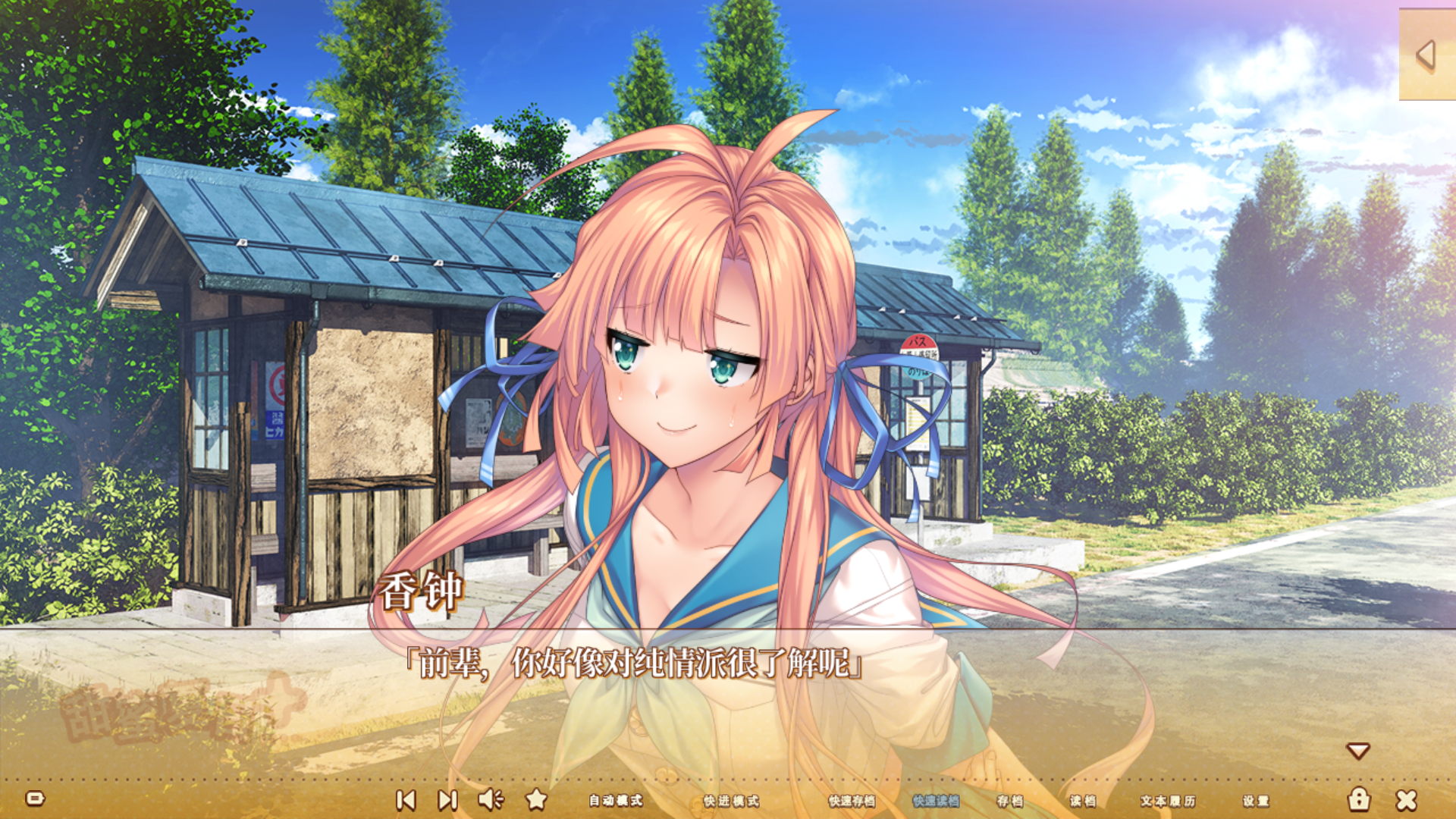The image size is (1456, 819).
Task: Skip ahead with the fast-forward icon
Action: click(x=447, y=799)
